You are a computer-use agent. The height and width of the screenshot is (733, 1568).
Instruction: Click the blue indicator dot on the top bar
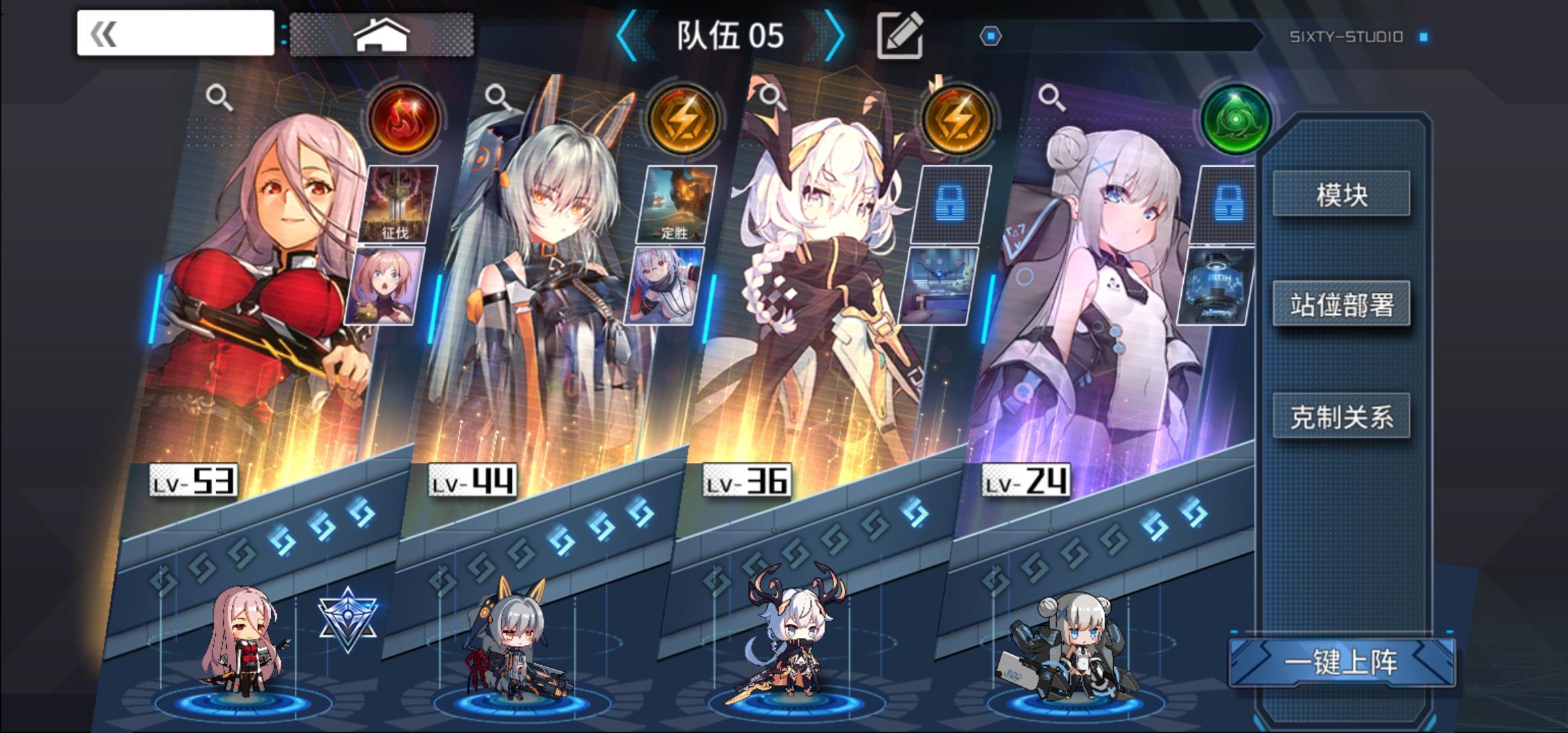(x=990, y=35)
